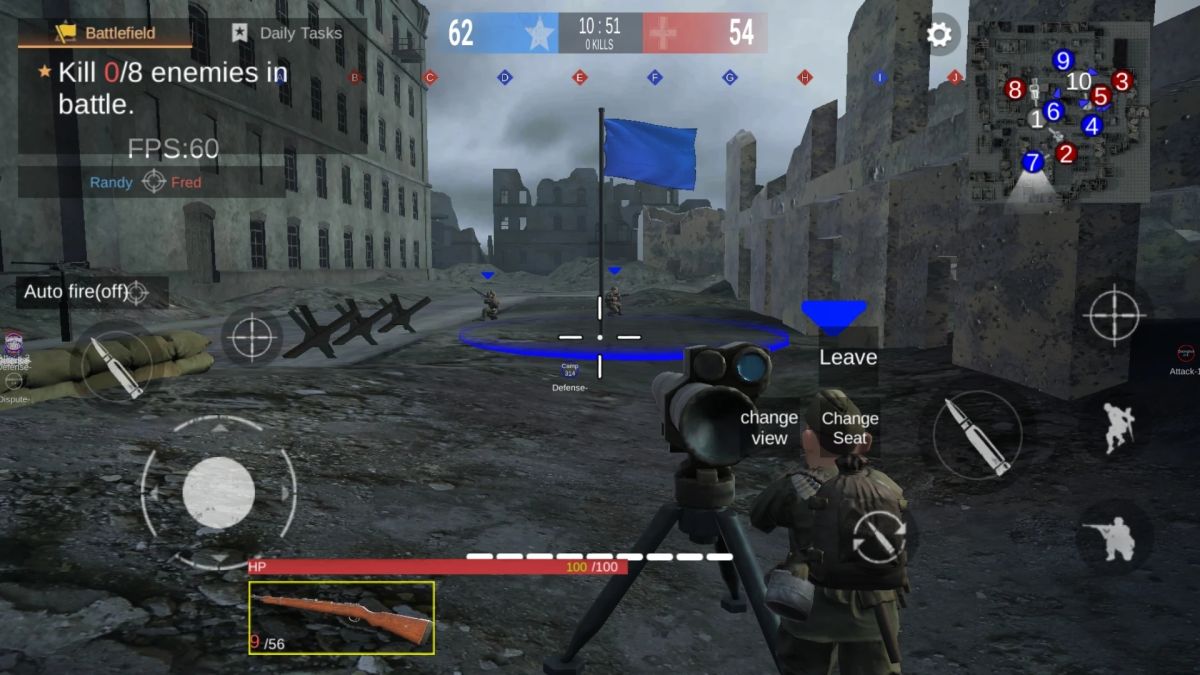Select the rifle weapon slot
The height and width of the screenshot is (675, 1200).
point(341,617)
